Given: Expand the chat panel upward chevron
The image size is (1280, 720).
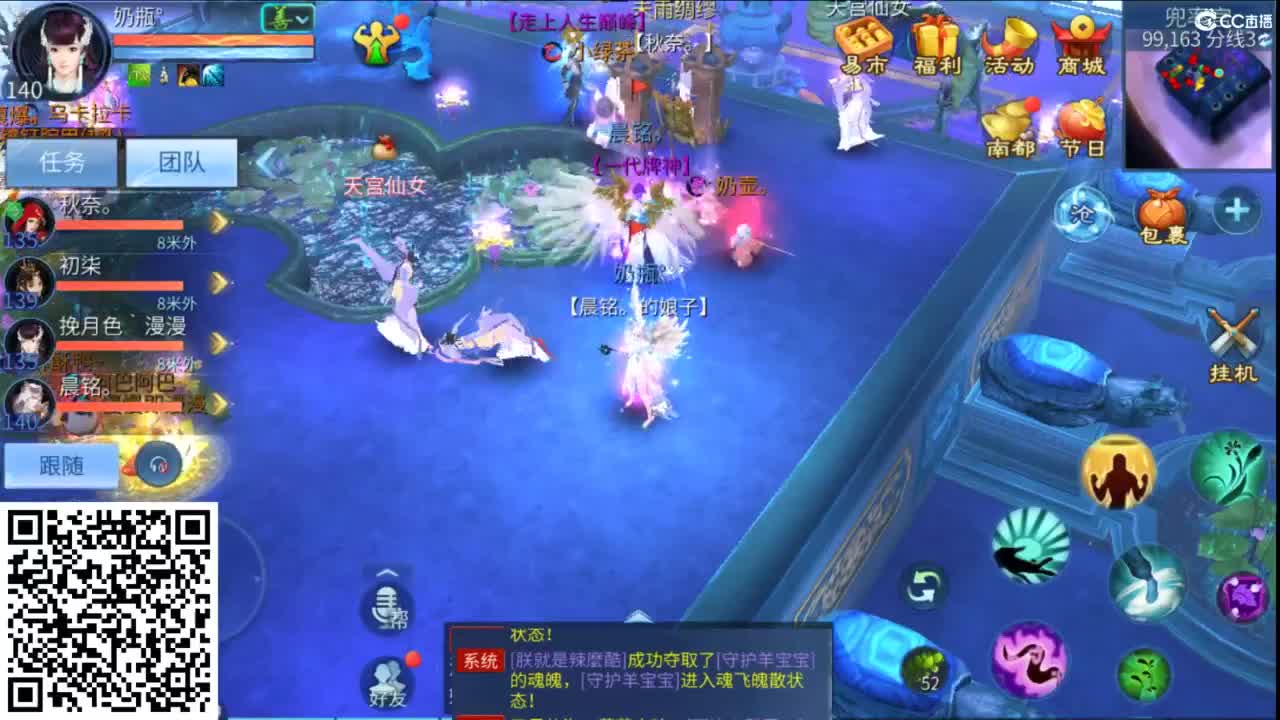Looking at the screenshot, I should (383, 571).
